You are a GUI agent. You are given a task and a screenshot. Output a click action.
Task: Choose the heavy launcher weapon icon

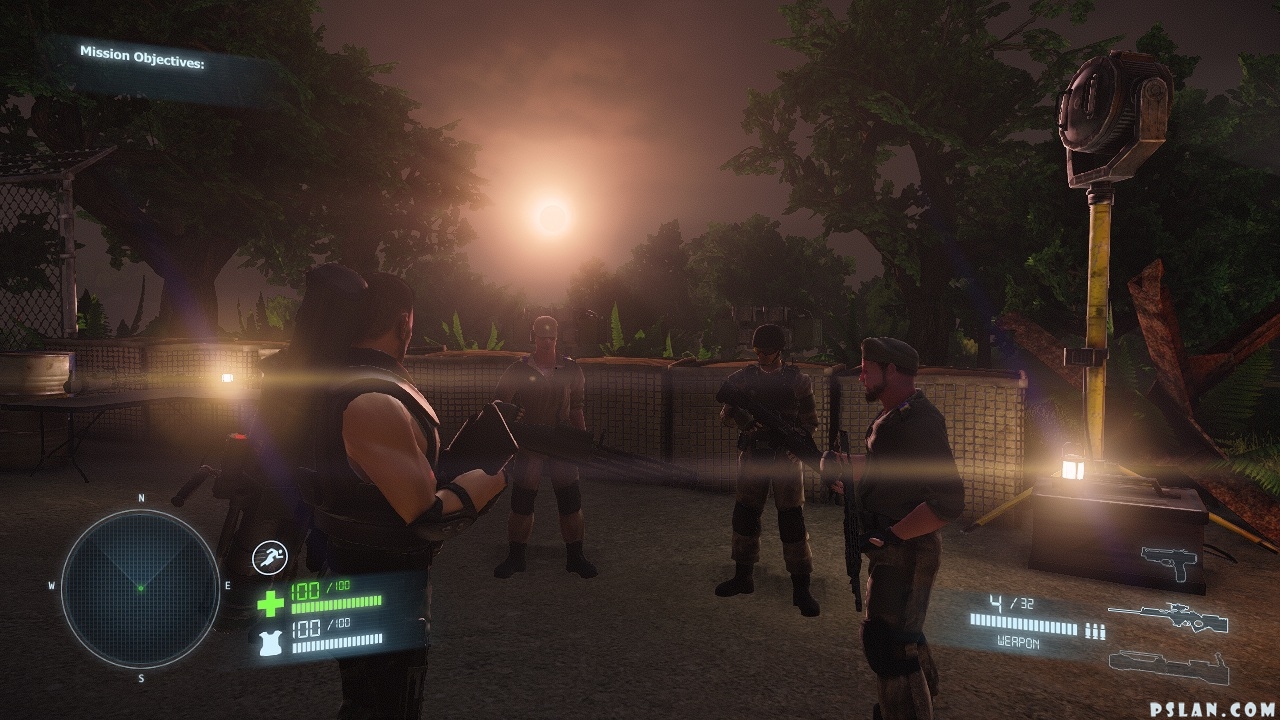tap(1168, 665)
